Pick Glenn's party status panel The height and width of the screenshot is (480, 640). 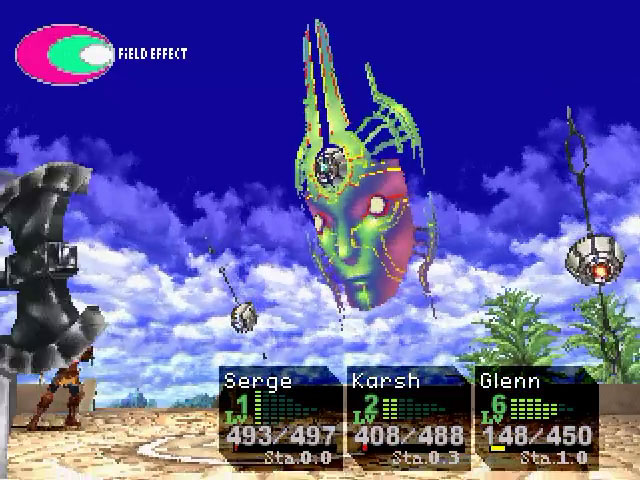(x=535, y=416)
